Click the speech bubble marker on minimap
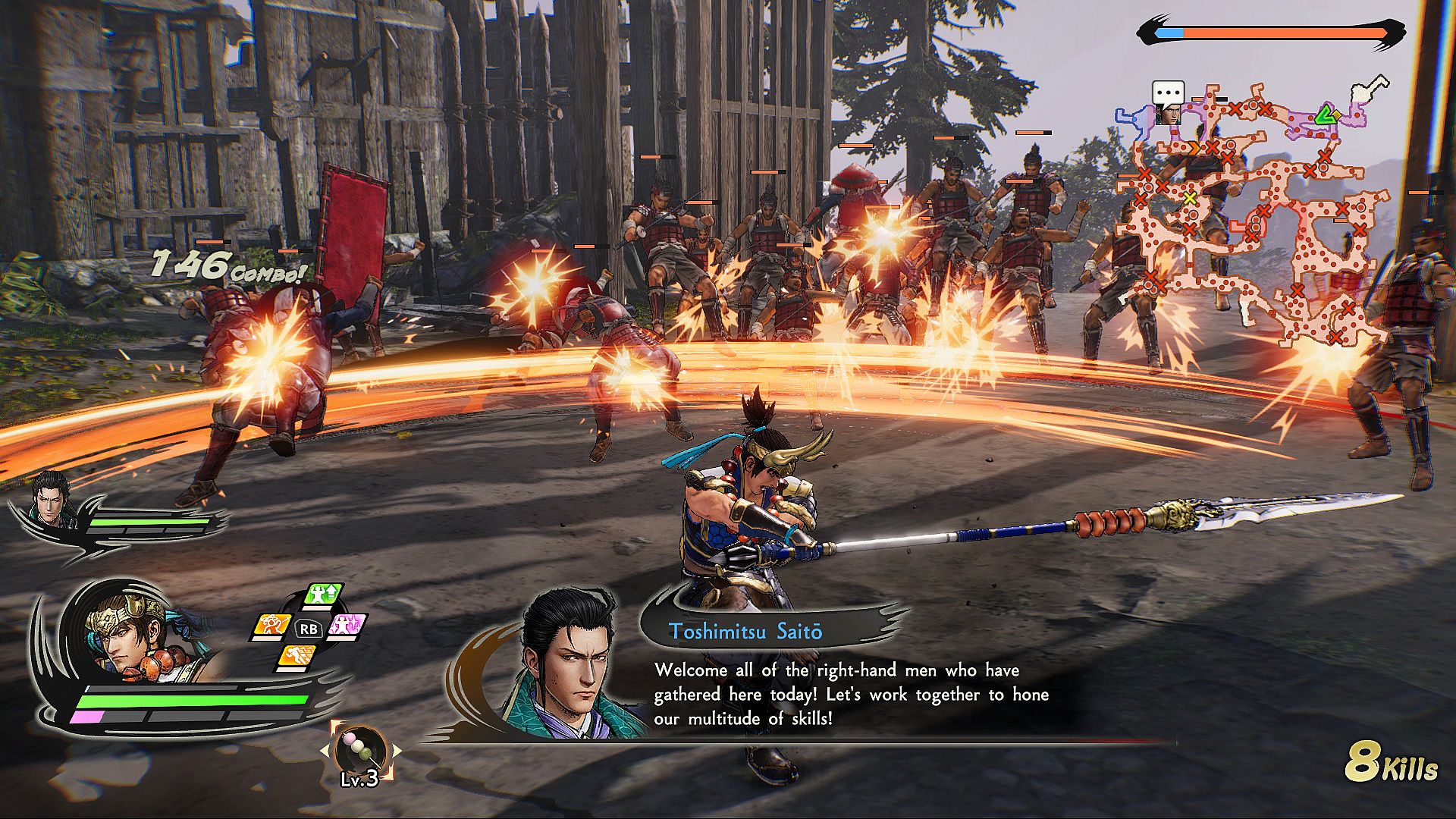Viewport: 1456px width, 819px height. (1168, 93)
